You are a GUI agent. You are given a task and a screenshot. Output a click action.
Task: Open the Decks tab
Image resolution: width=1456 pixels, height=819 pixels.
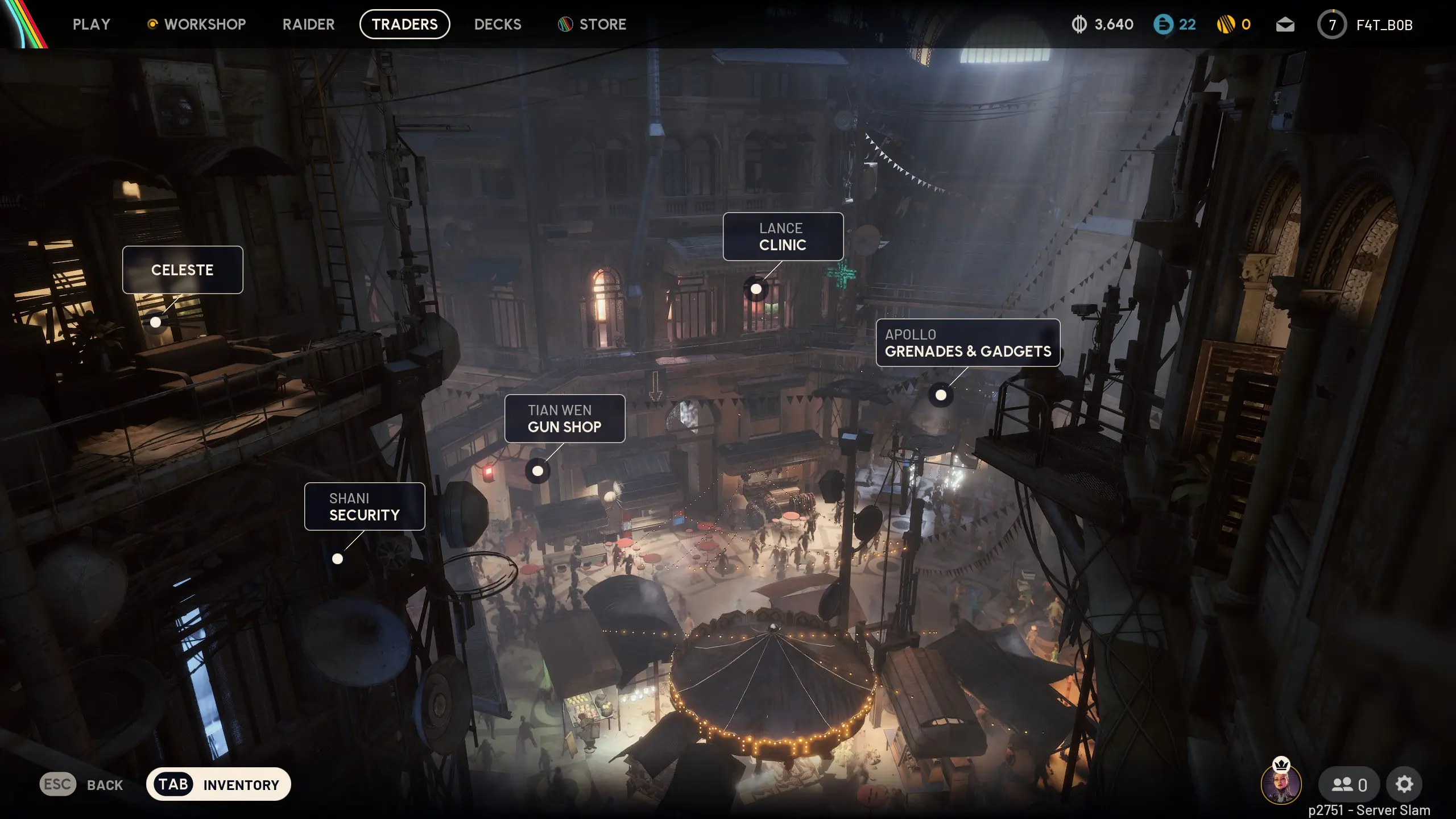(x=498, y=24)
